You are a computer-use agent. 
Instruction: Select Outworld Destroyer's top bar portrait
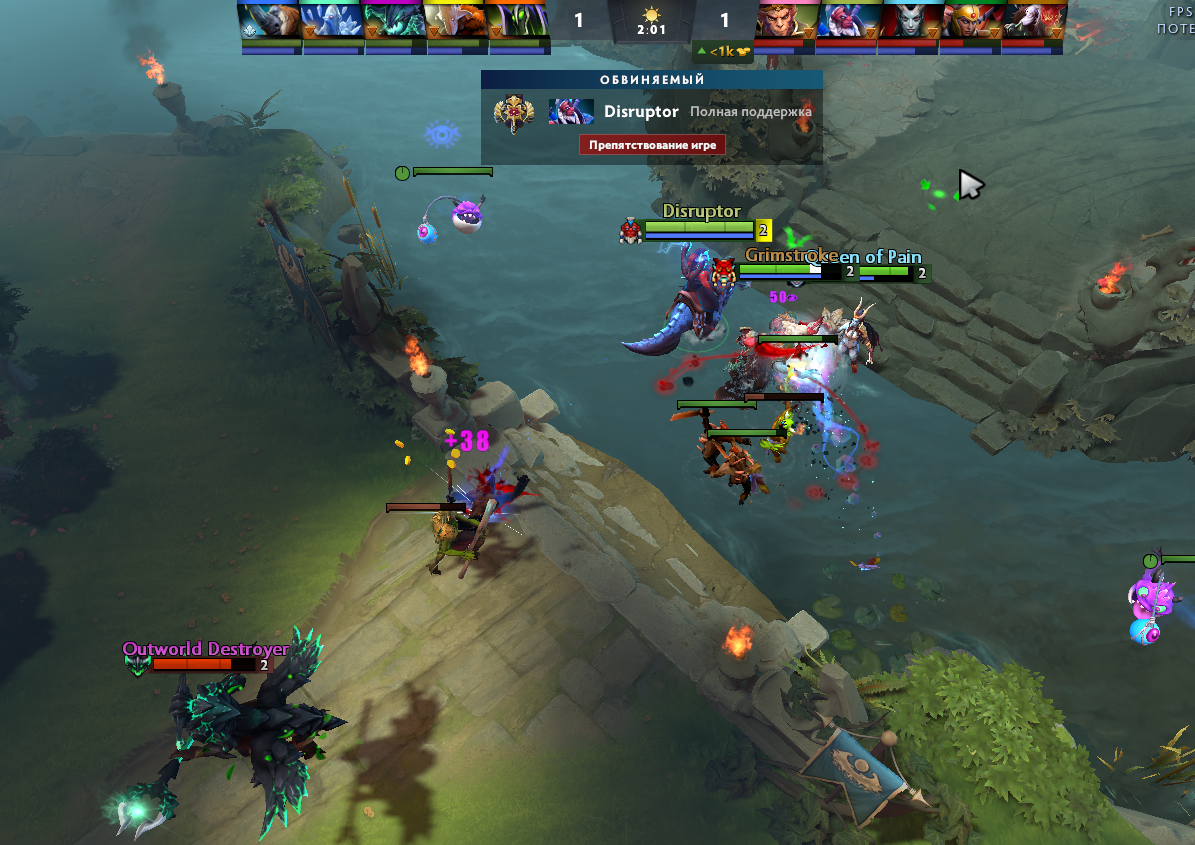pyautogui.click(x=394, y=21)
